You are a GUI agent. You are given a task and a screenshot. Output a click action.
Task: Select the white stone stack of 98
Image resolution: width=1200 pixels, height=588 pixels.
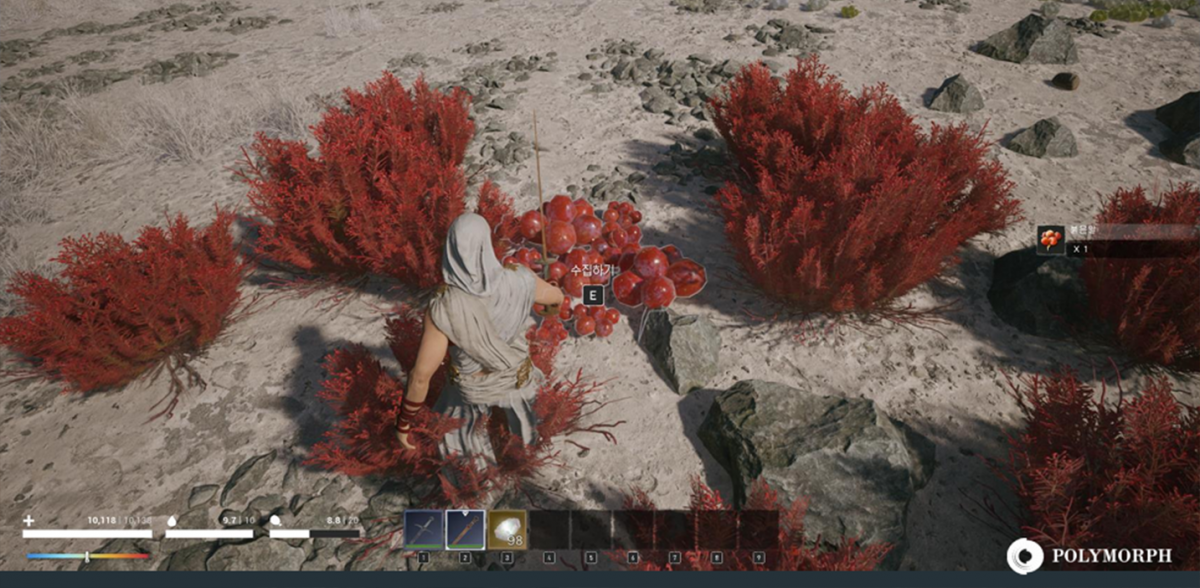coord(507,530)
